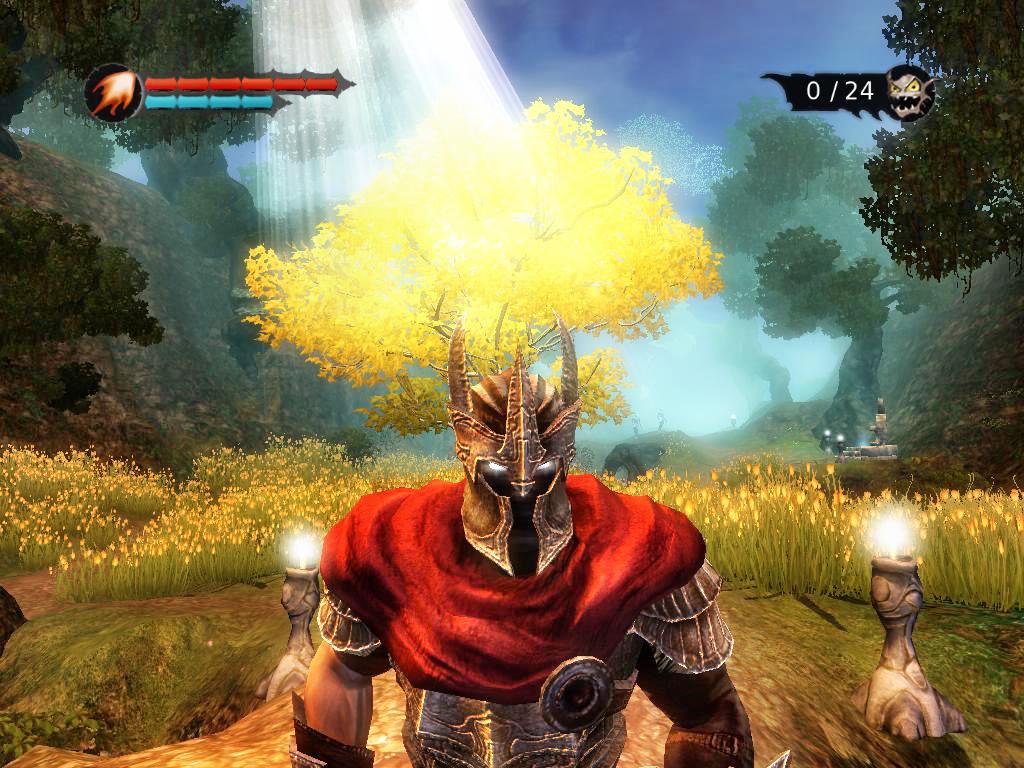Select the minion face icon

pos(909,92)
